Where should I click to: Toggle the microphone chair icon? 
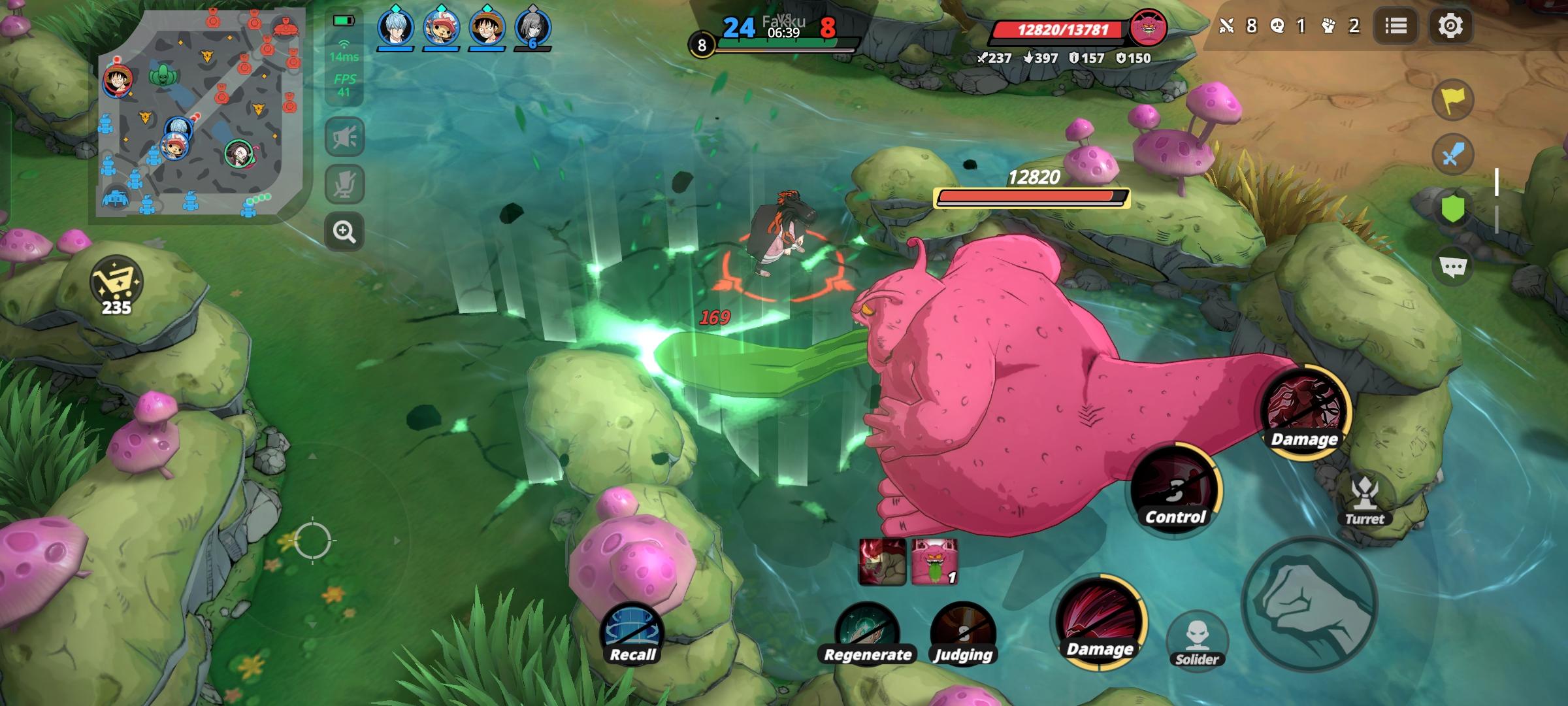pyautogui.click(x=344, y=184)
